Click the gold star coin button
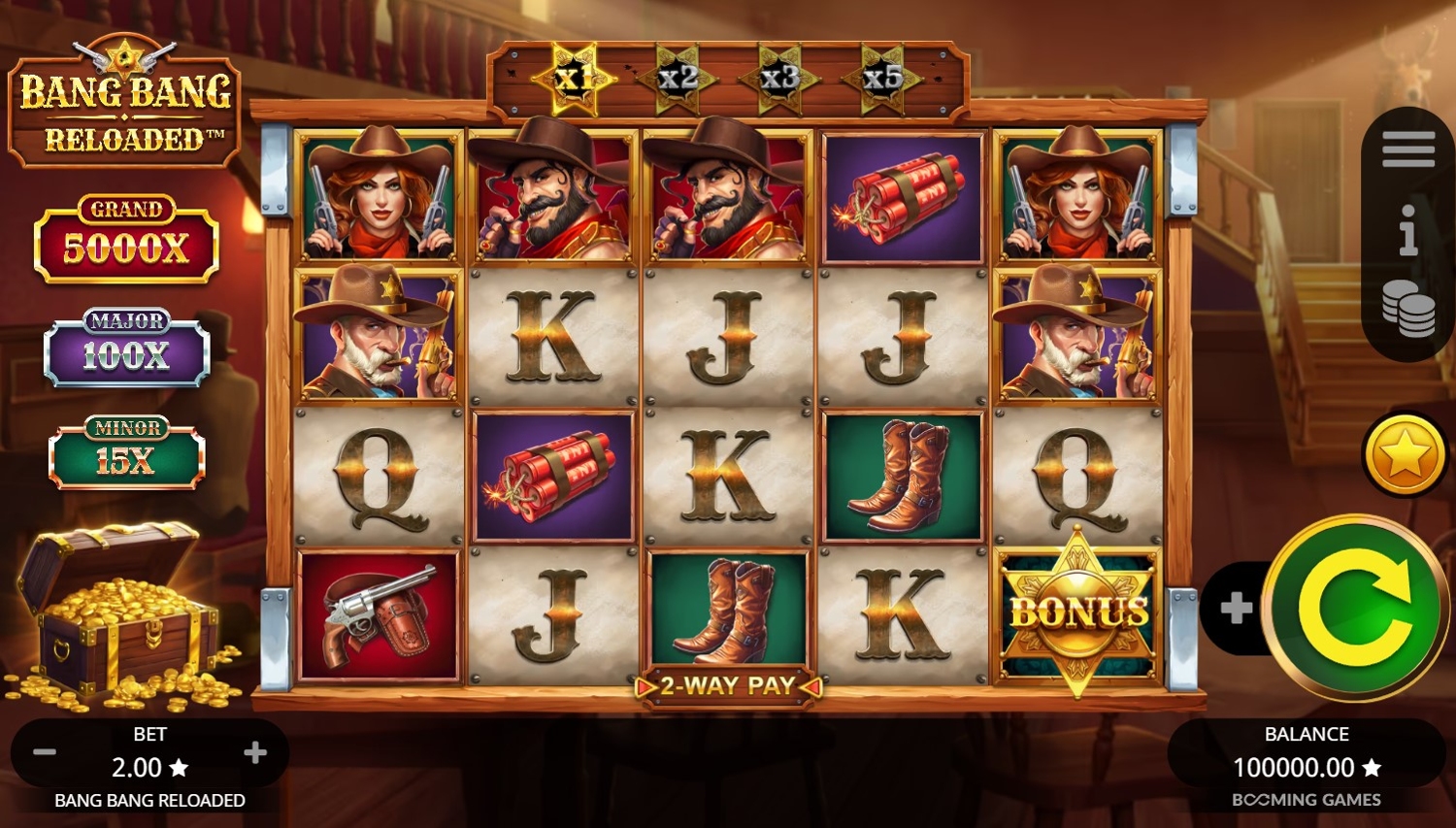Image resolution: width=1456 pixels, height=828 pixels. click(x=1405, y=454)
